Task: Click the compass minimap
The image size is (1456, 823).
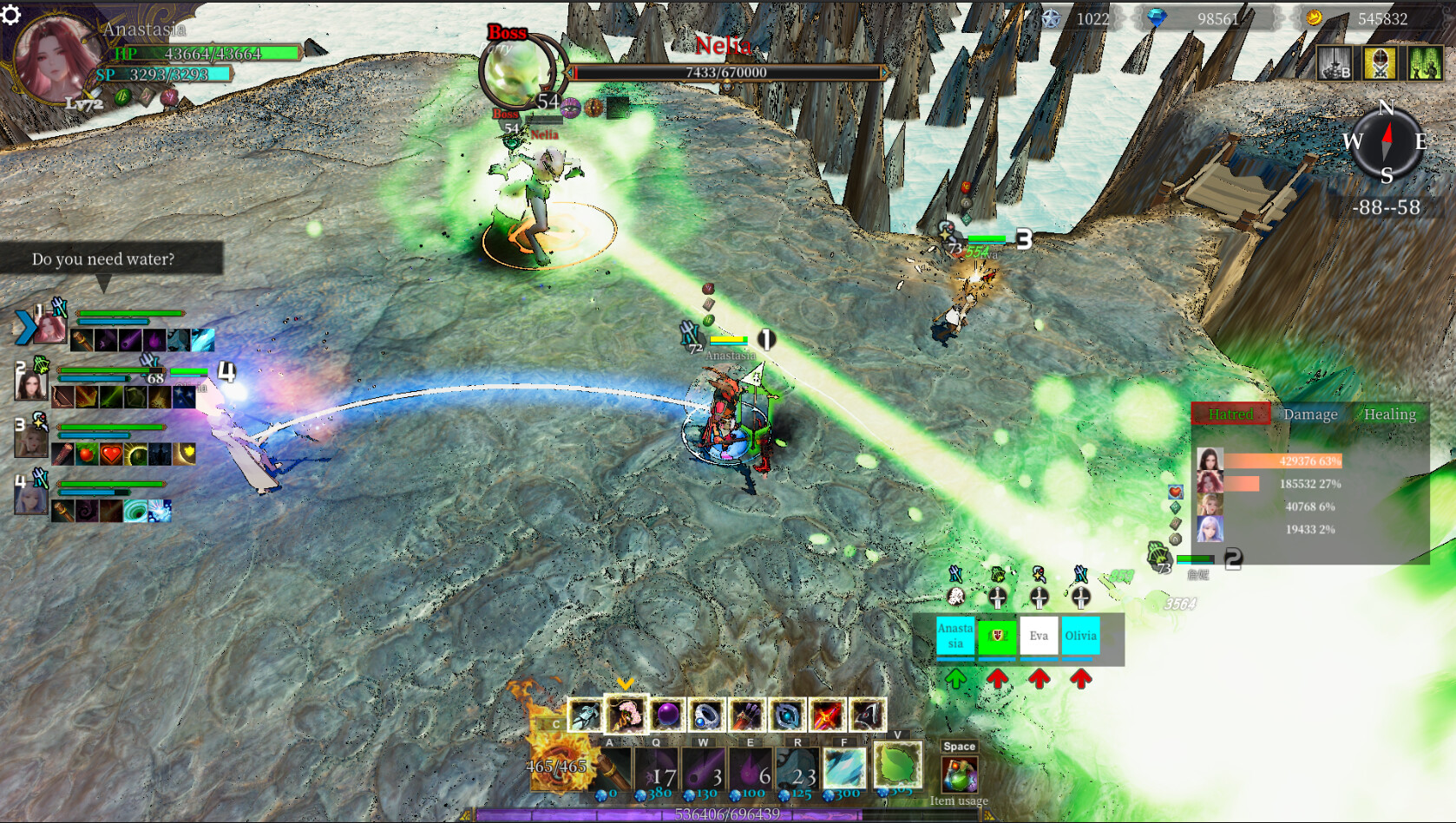Action: [x=1387, y=141]
